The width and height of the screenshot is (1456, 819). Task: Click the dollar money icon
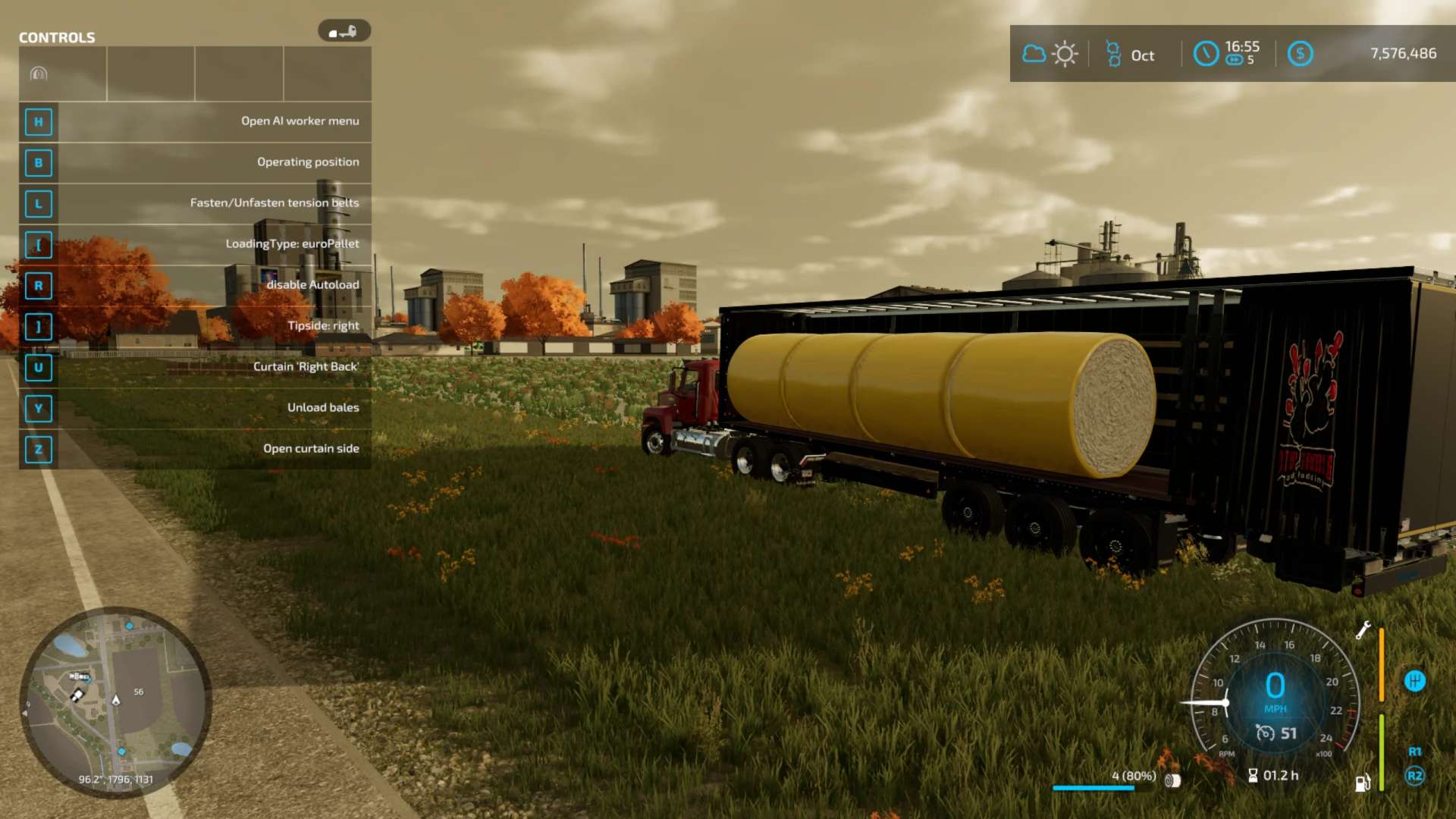pos(1300,54)
